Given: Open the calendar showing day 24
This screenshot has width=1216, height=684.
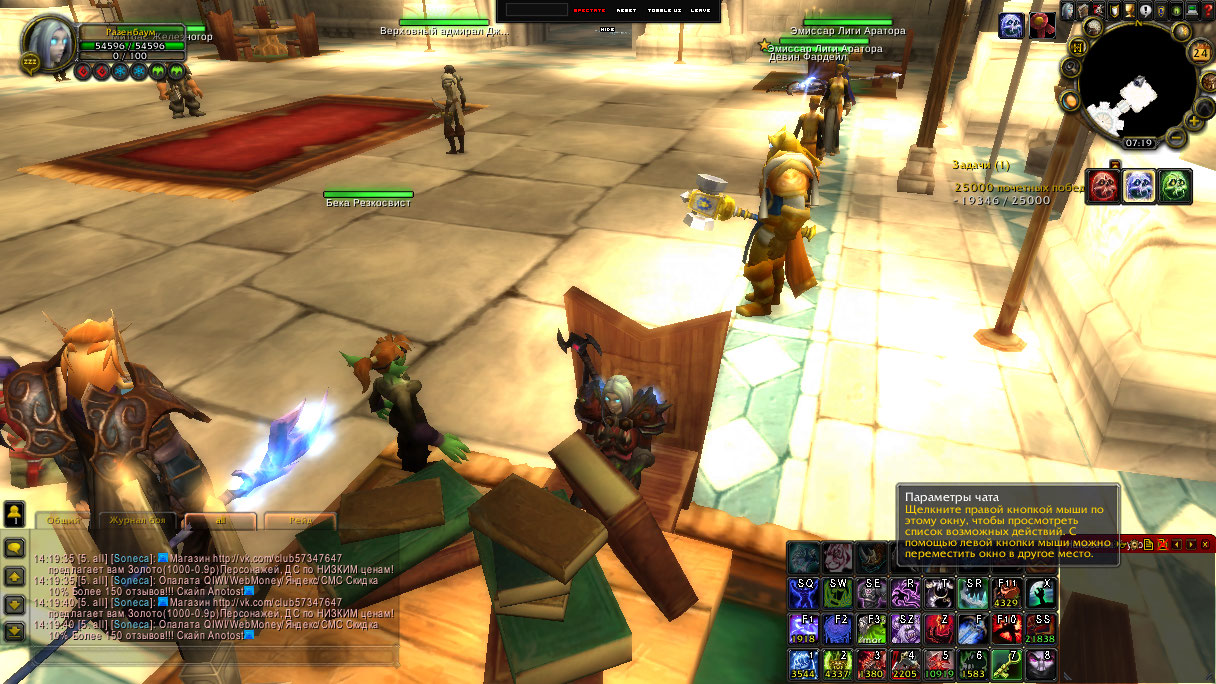Looking at the screenshot, I should point(1200,54).
